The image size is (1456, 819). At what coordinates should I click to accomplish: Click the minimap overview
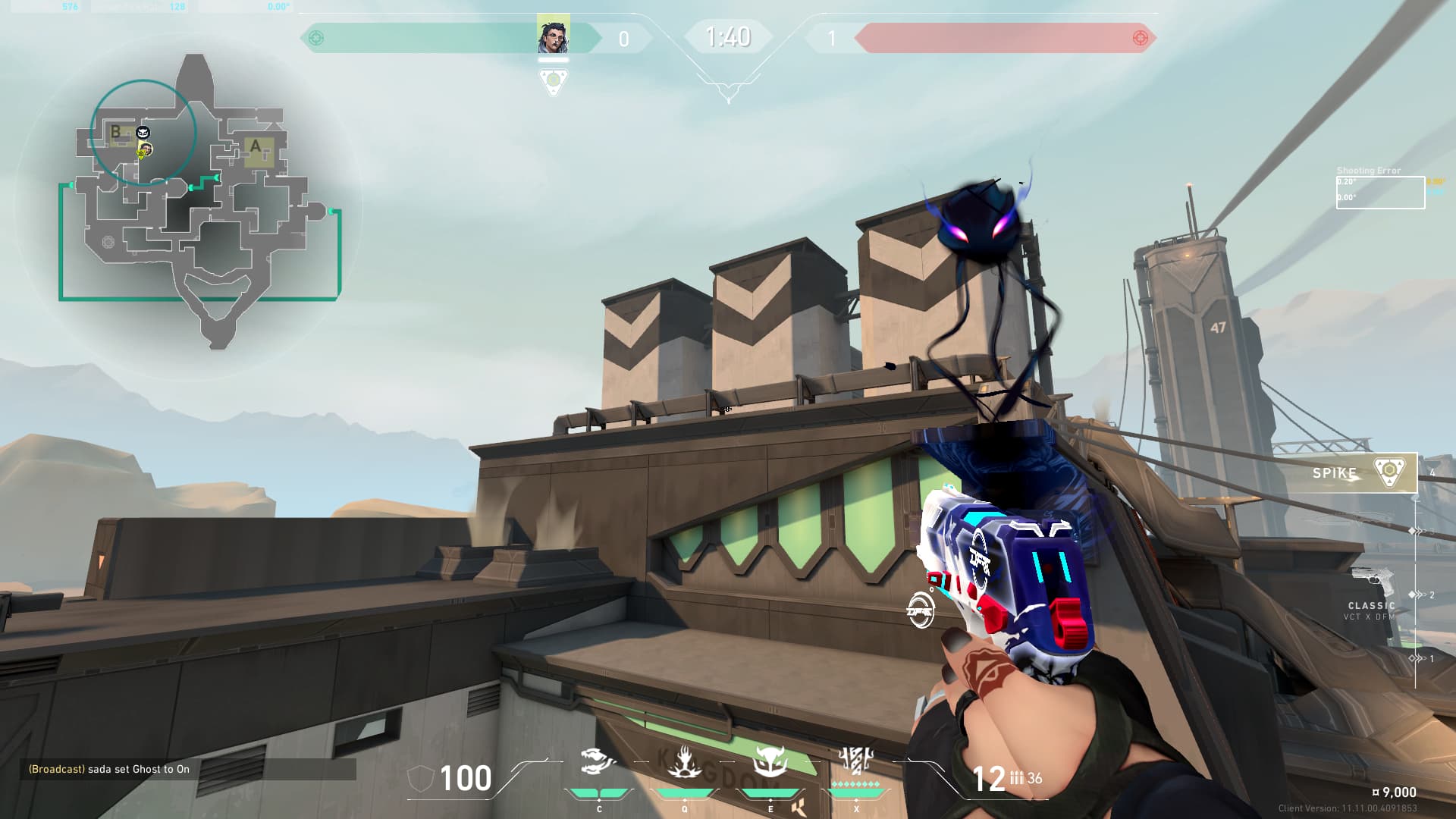201,201
